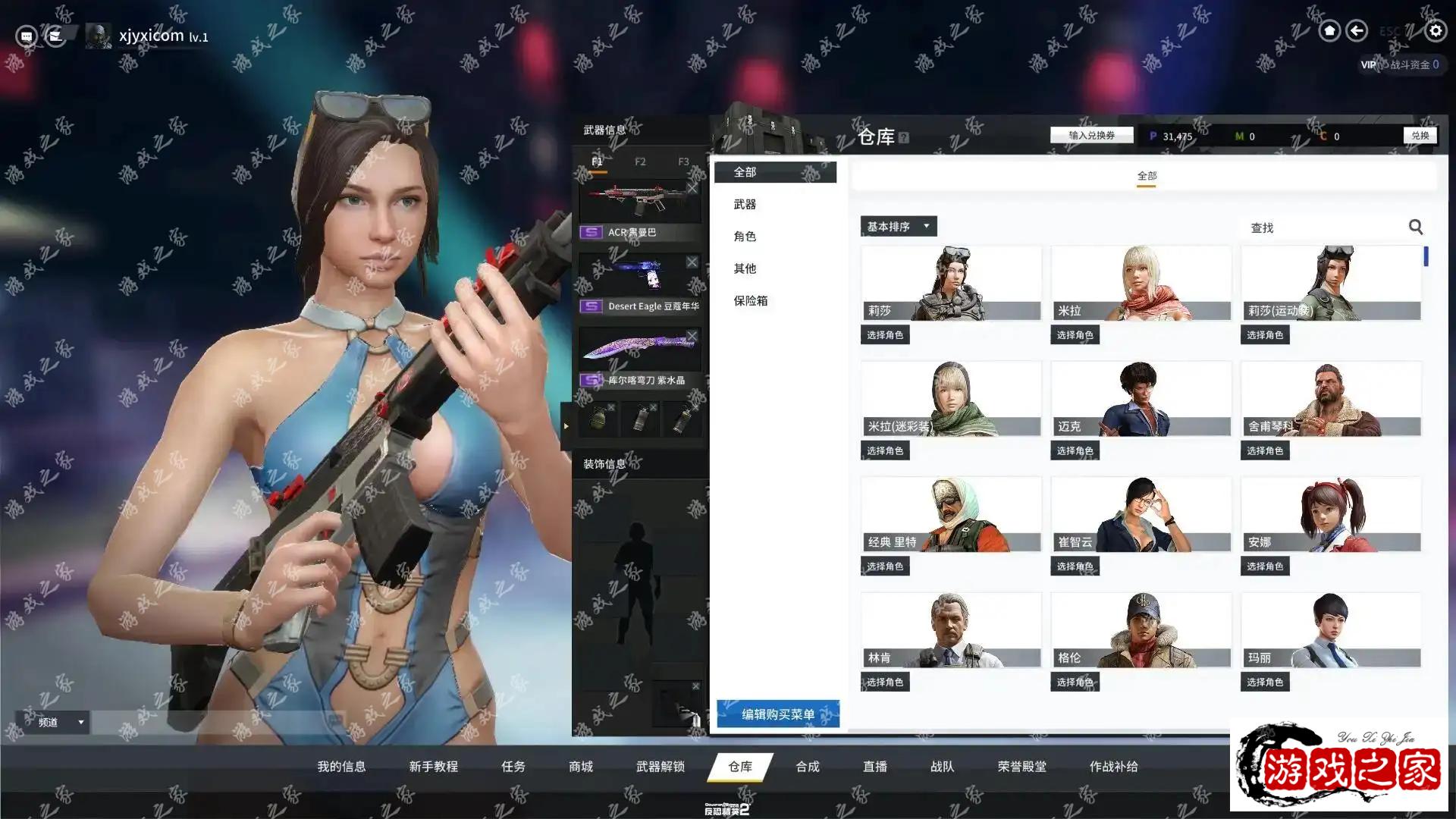Screen dimensions: 1456x819
Task: Click the 兑换 exchange button
Action: coord(1420,136)
